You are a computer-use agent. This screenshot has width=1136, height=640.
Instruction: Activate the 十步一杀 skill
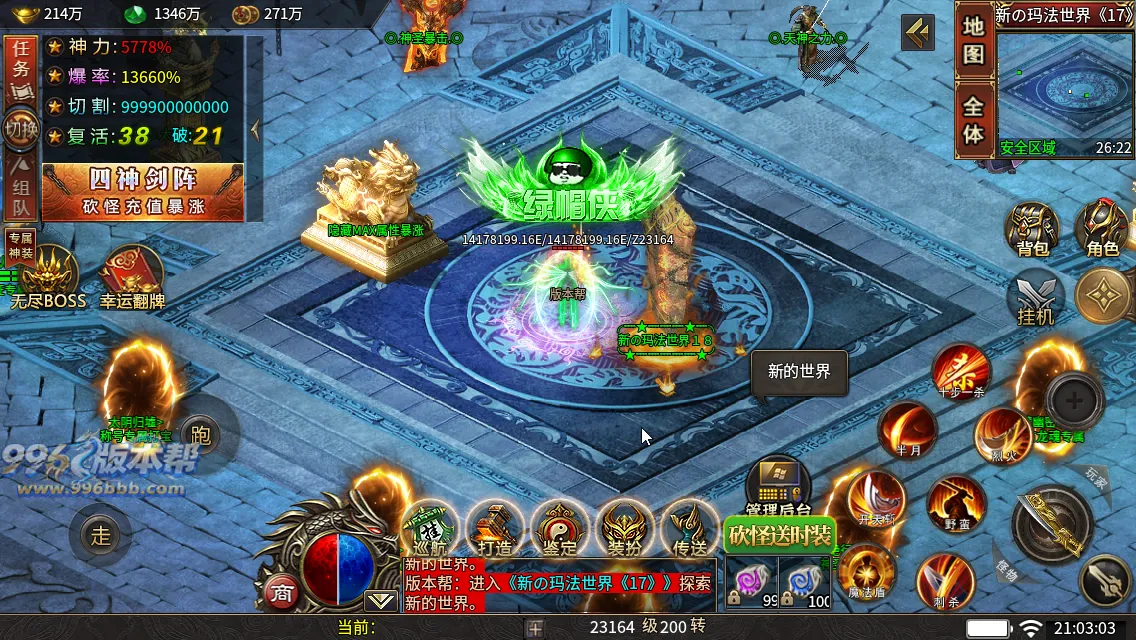962,372
